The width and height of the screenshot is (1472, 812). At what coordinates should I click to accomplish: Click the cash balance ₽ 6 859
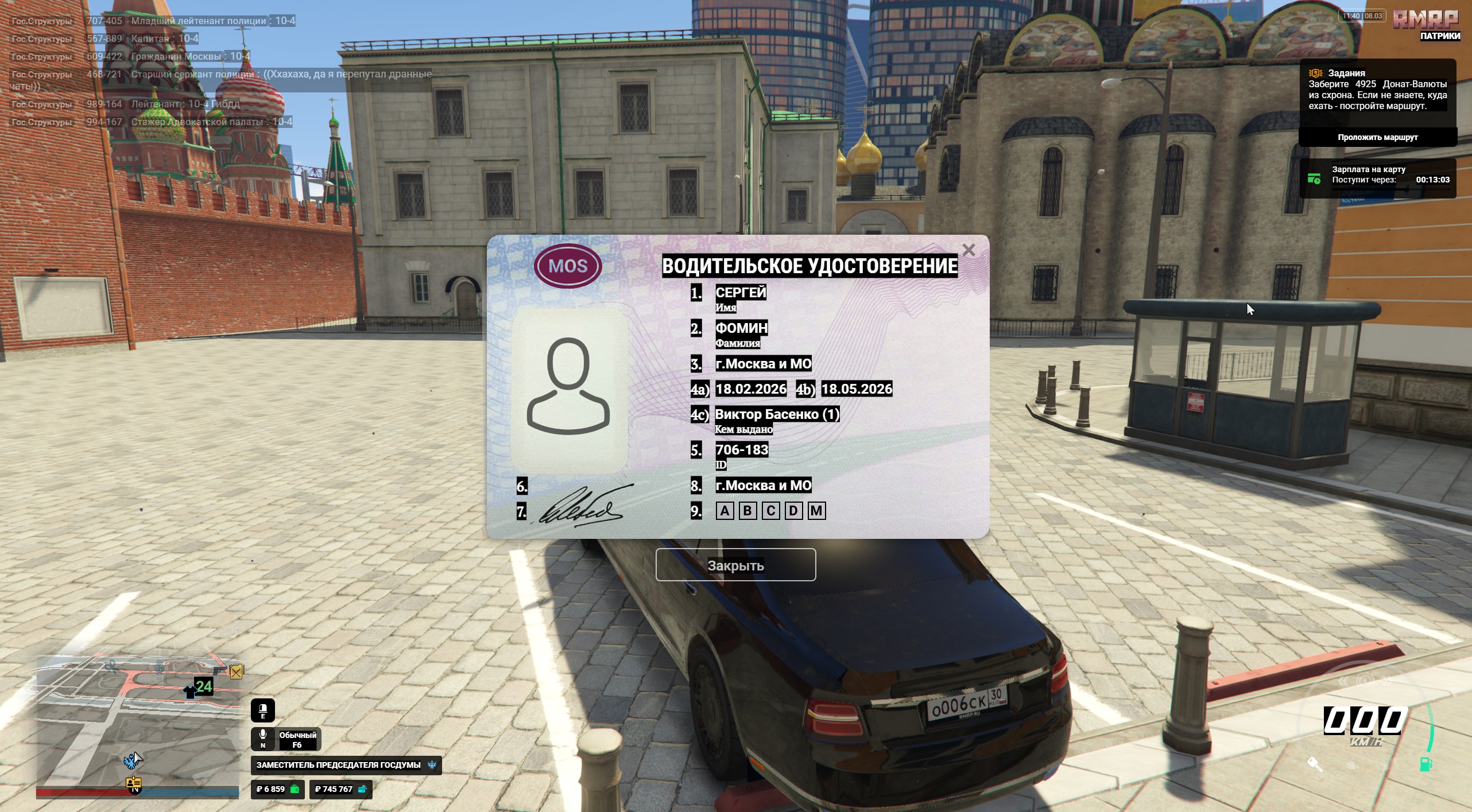coord(278,789)
